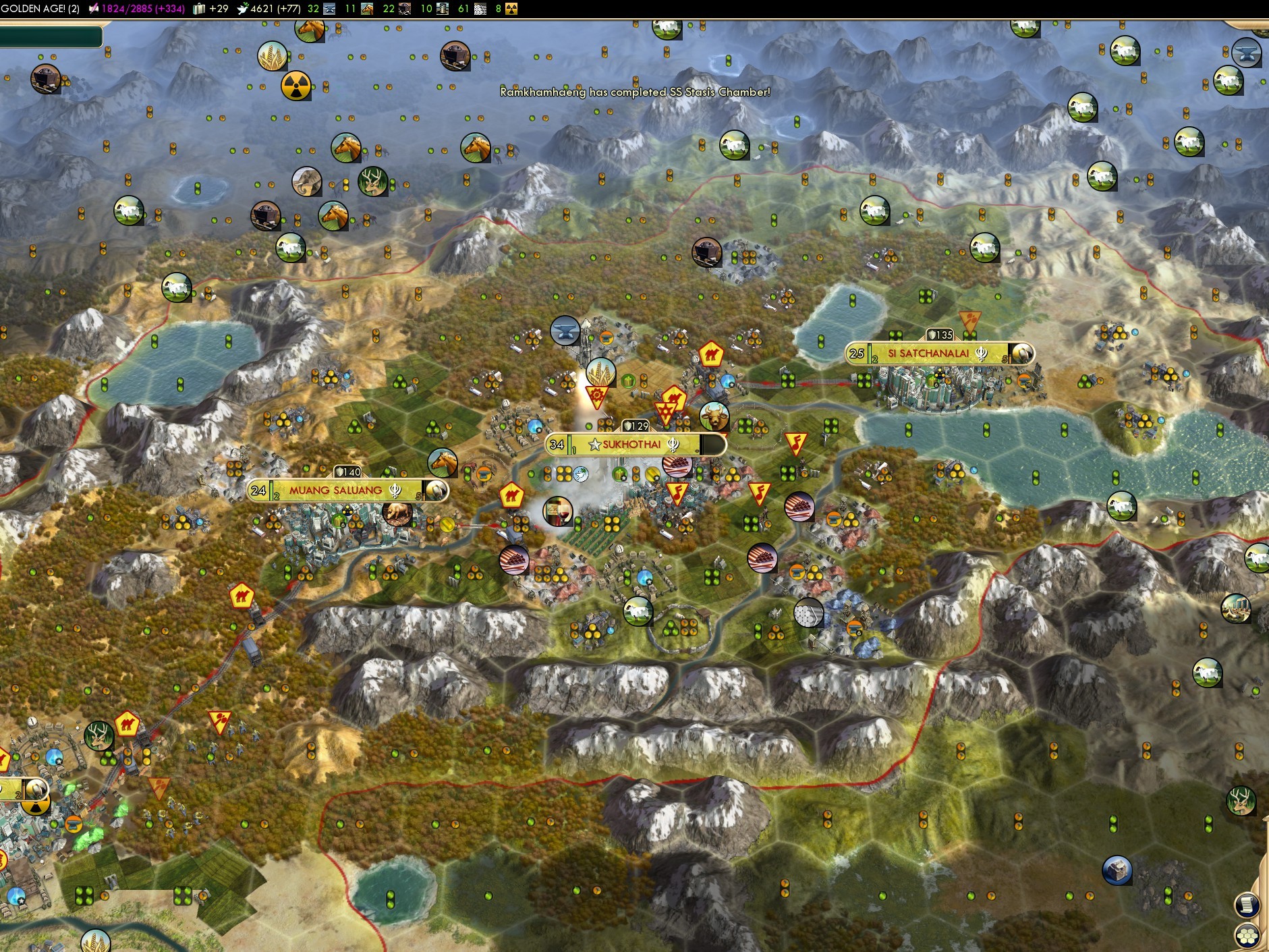Screen dimensions: 1269x952
Task: Select Muang Saluang's production icon on banner
Action: (435, 491)
